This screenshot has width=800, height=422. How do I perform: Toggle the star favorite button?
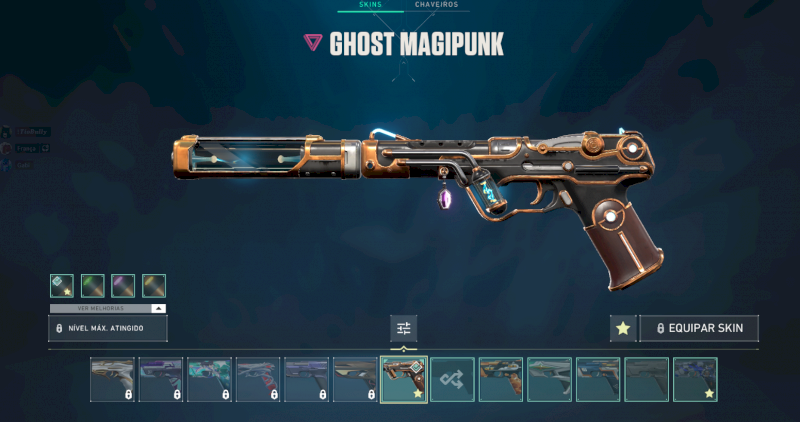[623, 328]
